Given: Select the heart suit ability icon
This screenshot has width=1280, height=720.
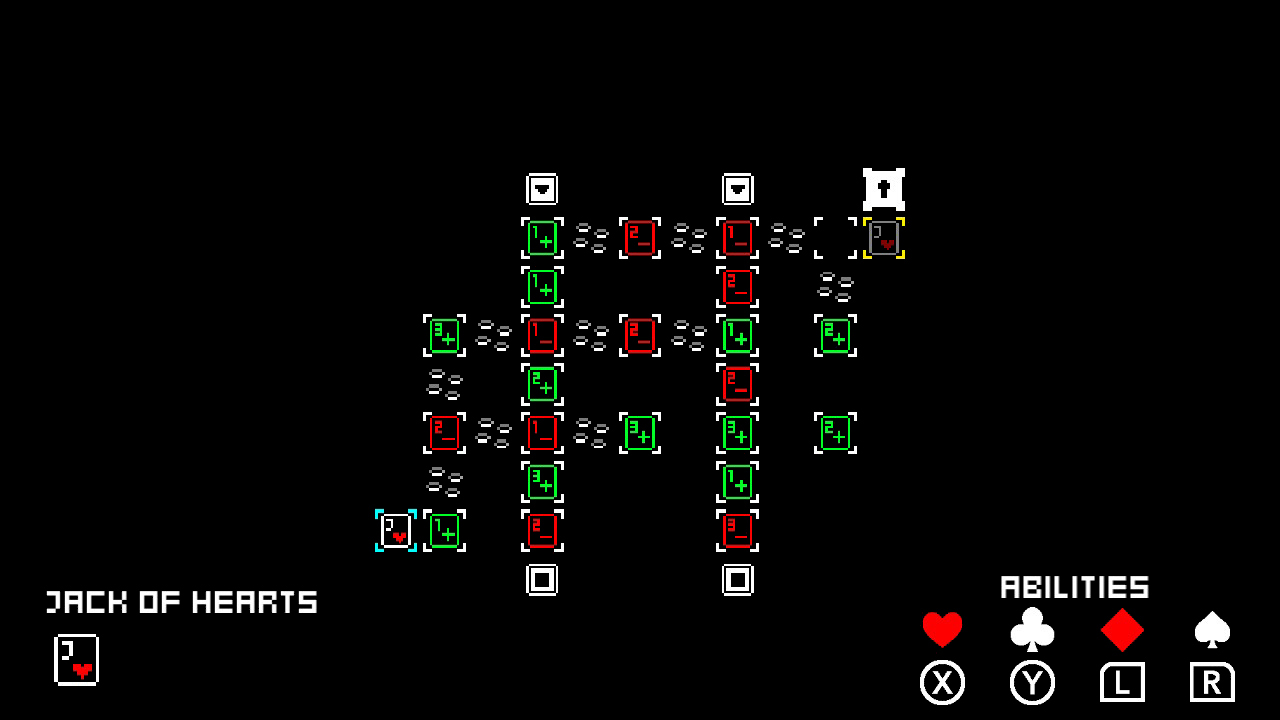Looking at the screenshot, I should 941,628.
